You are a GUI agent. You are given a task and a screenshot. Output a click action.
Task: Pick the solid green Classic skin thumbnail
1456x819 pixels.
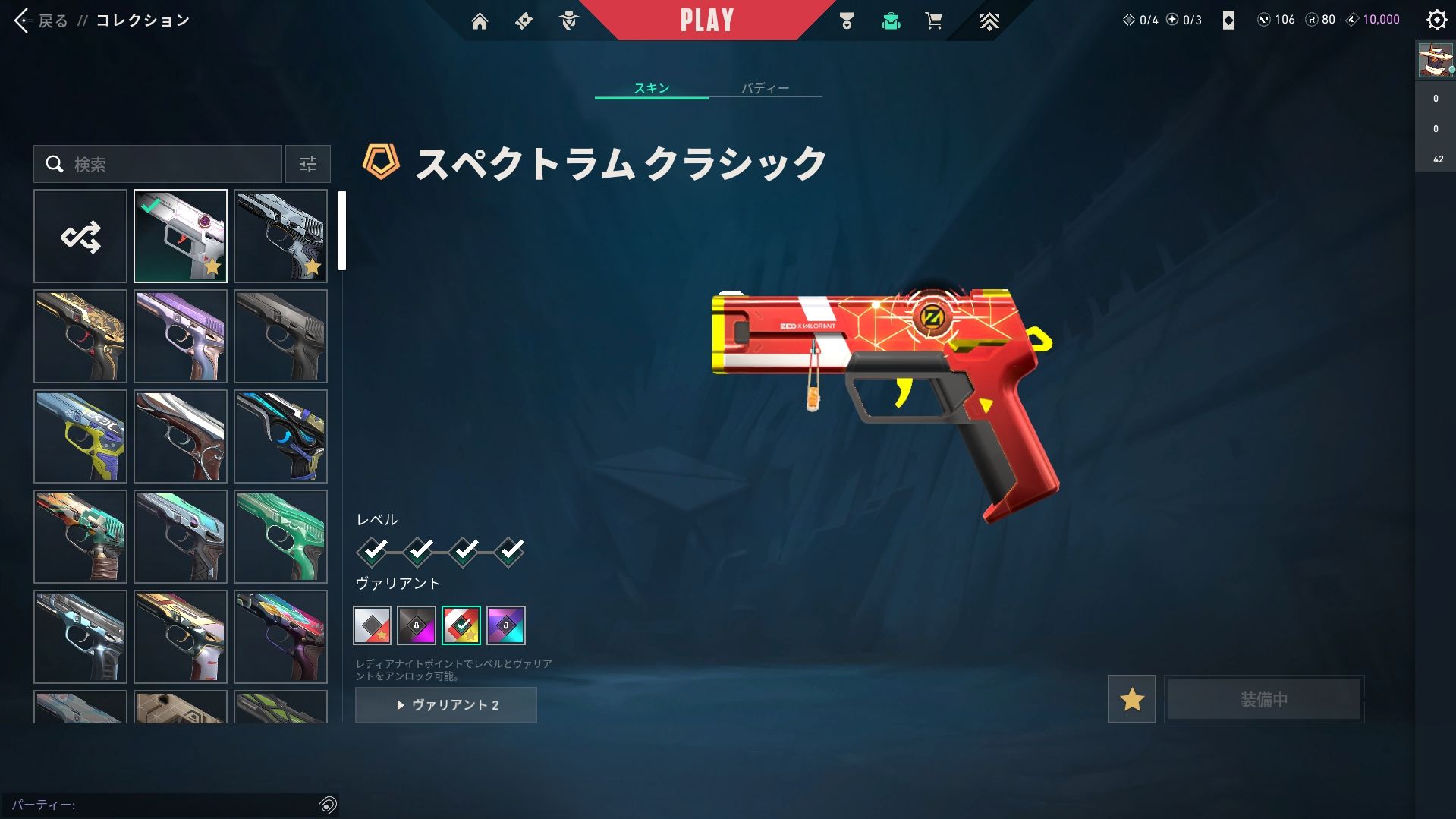tap(281, 537)
